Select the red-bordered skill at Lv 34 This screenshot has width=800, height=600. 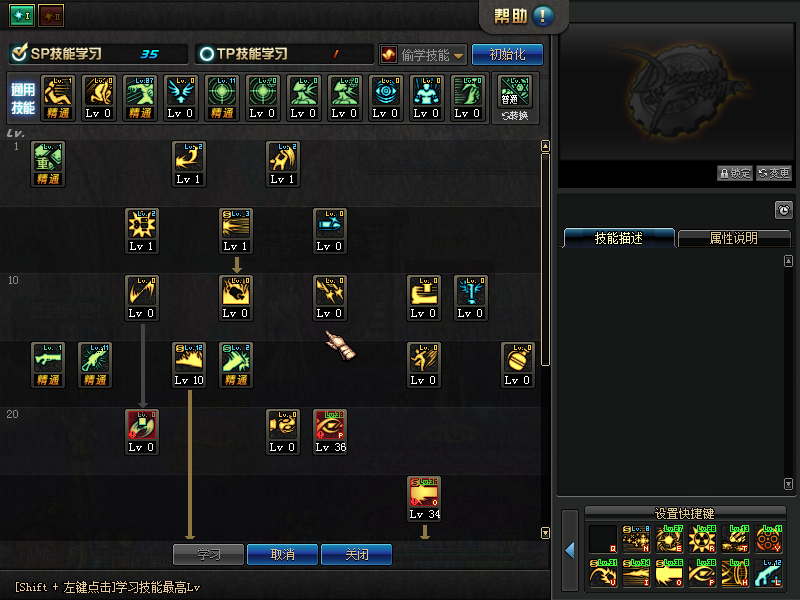click(424, 498)
